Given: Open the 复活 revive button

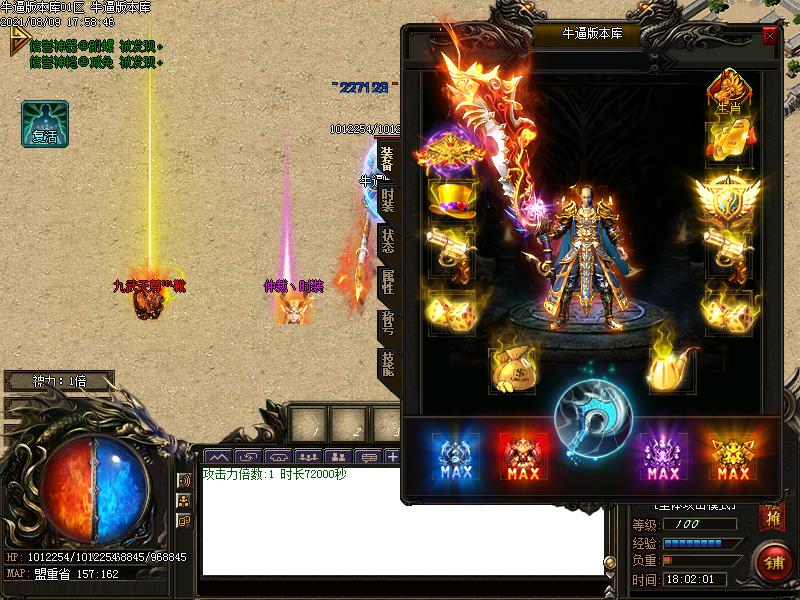Looking at the screenshot, I should [x=45, y=124].
